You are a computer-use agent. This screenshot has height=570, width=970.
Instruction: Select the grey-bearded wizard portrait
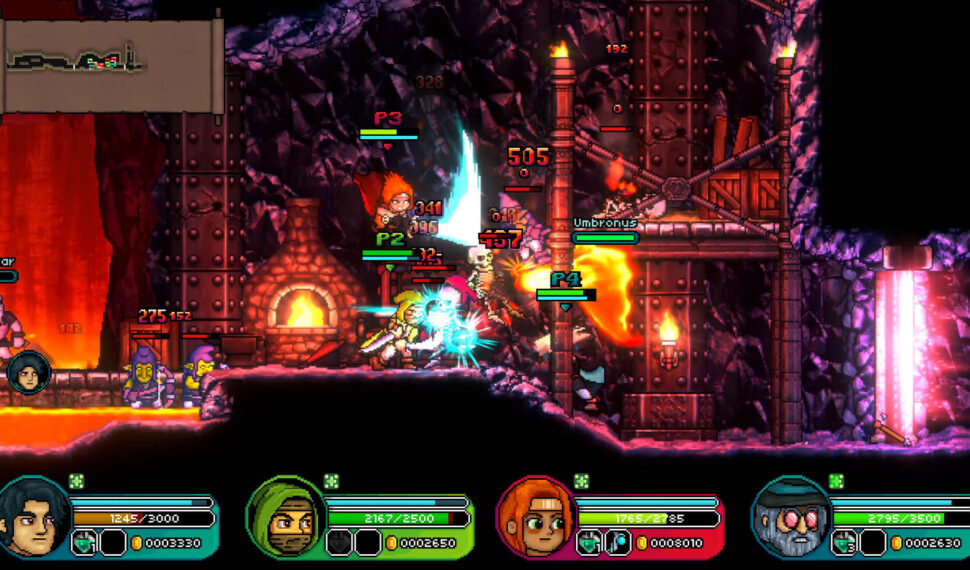[790, 516]
